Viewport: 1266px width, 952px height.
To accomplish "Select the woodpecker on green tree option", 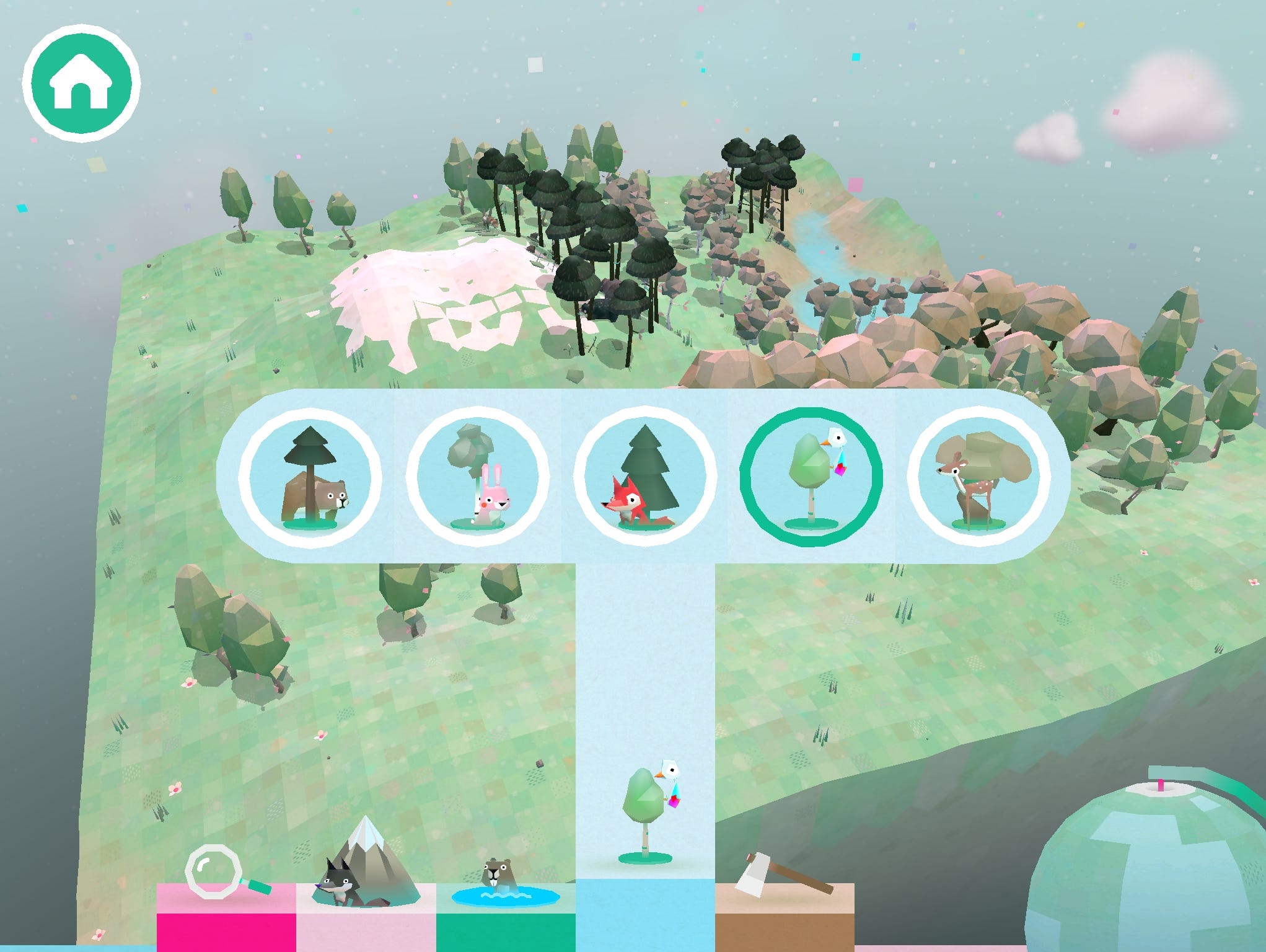I will click(811, 477).
